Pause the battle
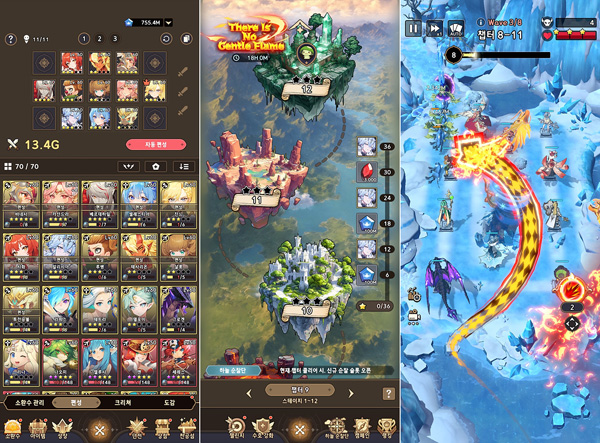 point(413,29)
